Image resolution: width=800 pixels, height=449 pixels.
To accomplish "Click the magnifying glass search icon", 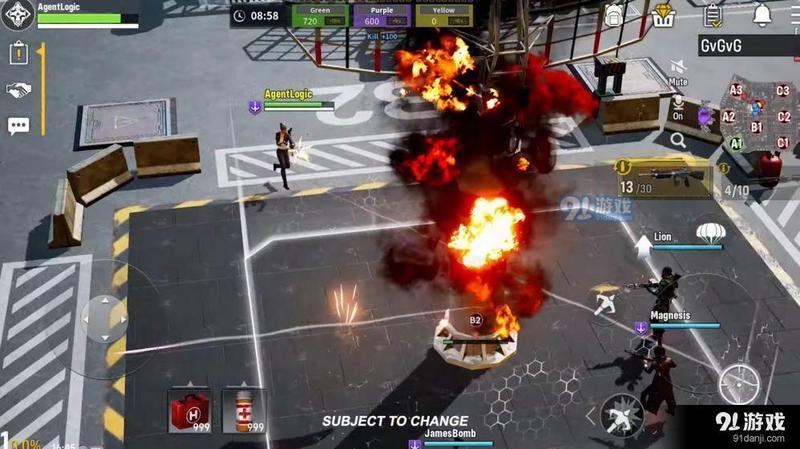I will click(679, 141).
